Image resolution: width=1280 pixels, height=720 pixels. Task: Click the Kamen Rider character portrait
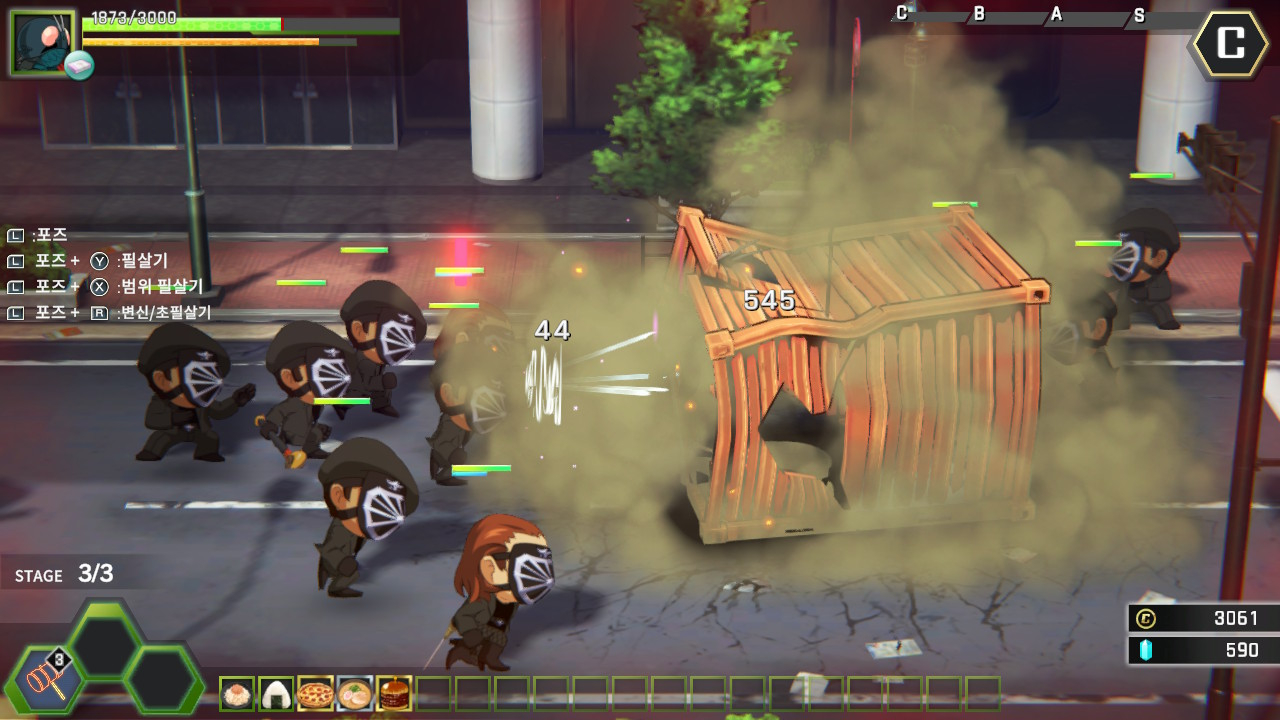point(42,42)
